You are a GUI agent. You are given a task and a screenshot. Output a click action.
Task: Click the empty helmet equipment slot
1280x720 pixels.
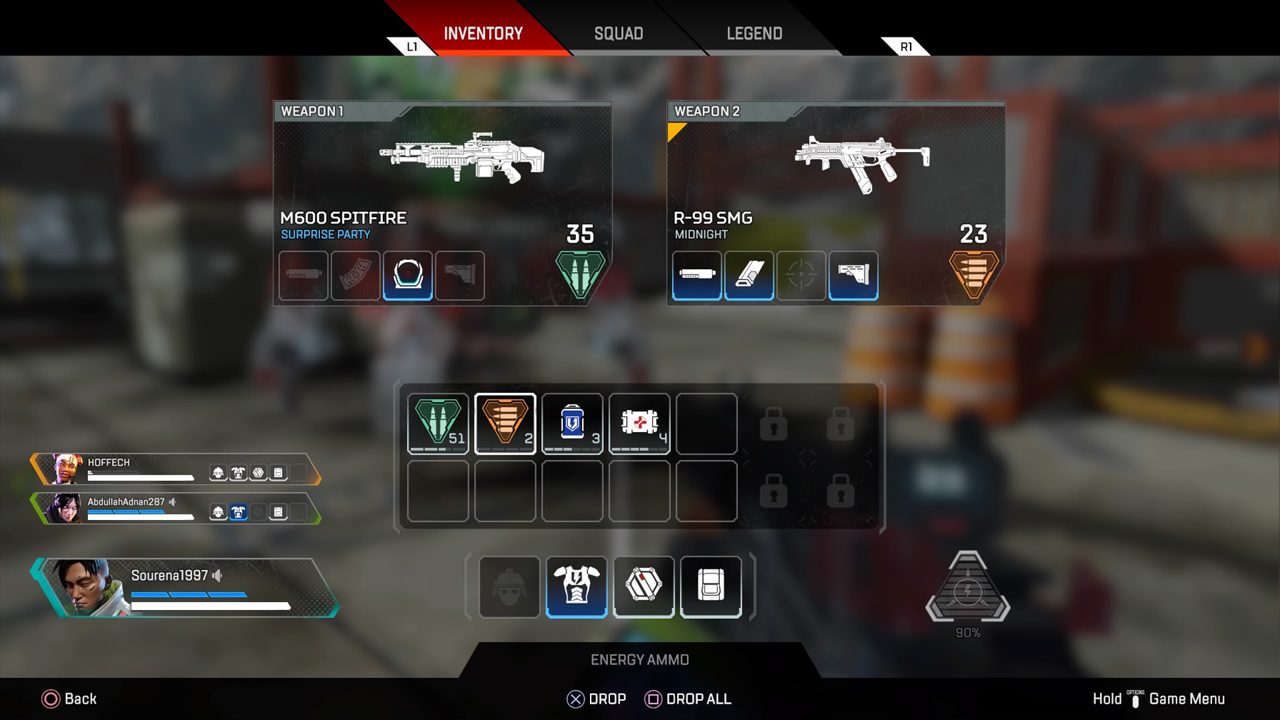(x=510, y=586)
